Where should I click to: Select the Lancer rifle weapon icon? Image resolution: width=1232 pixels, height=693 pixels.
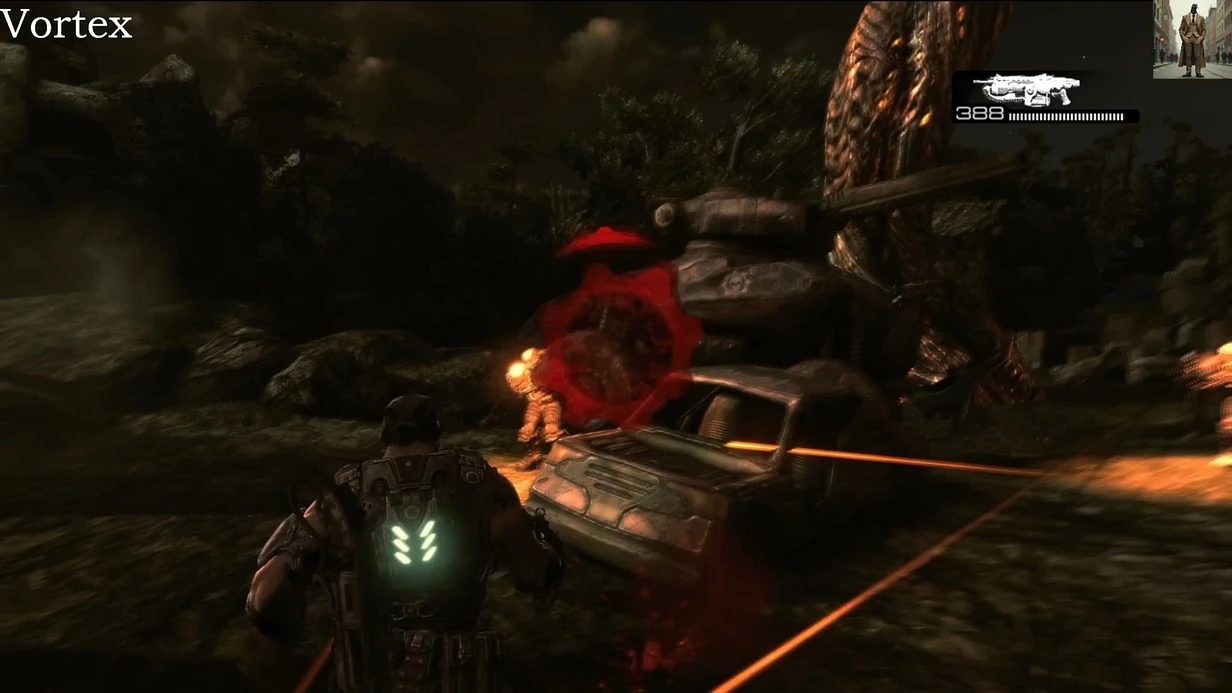(x=1015, y=89)
